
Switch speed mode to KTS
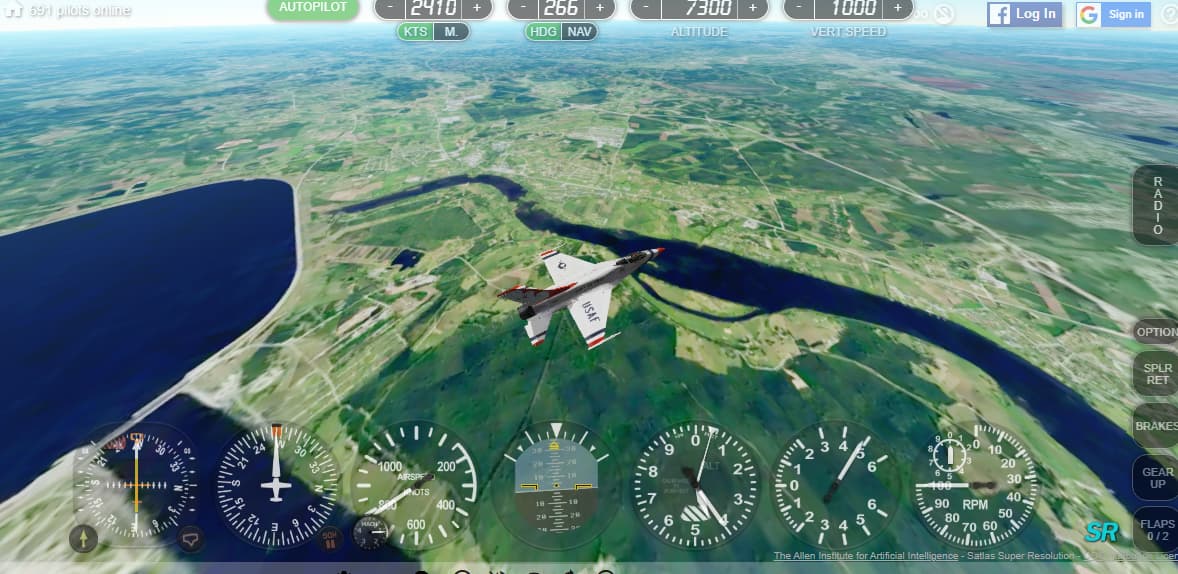(x=416, y=31)
